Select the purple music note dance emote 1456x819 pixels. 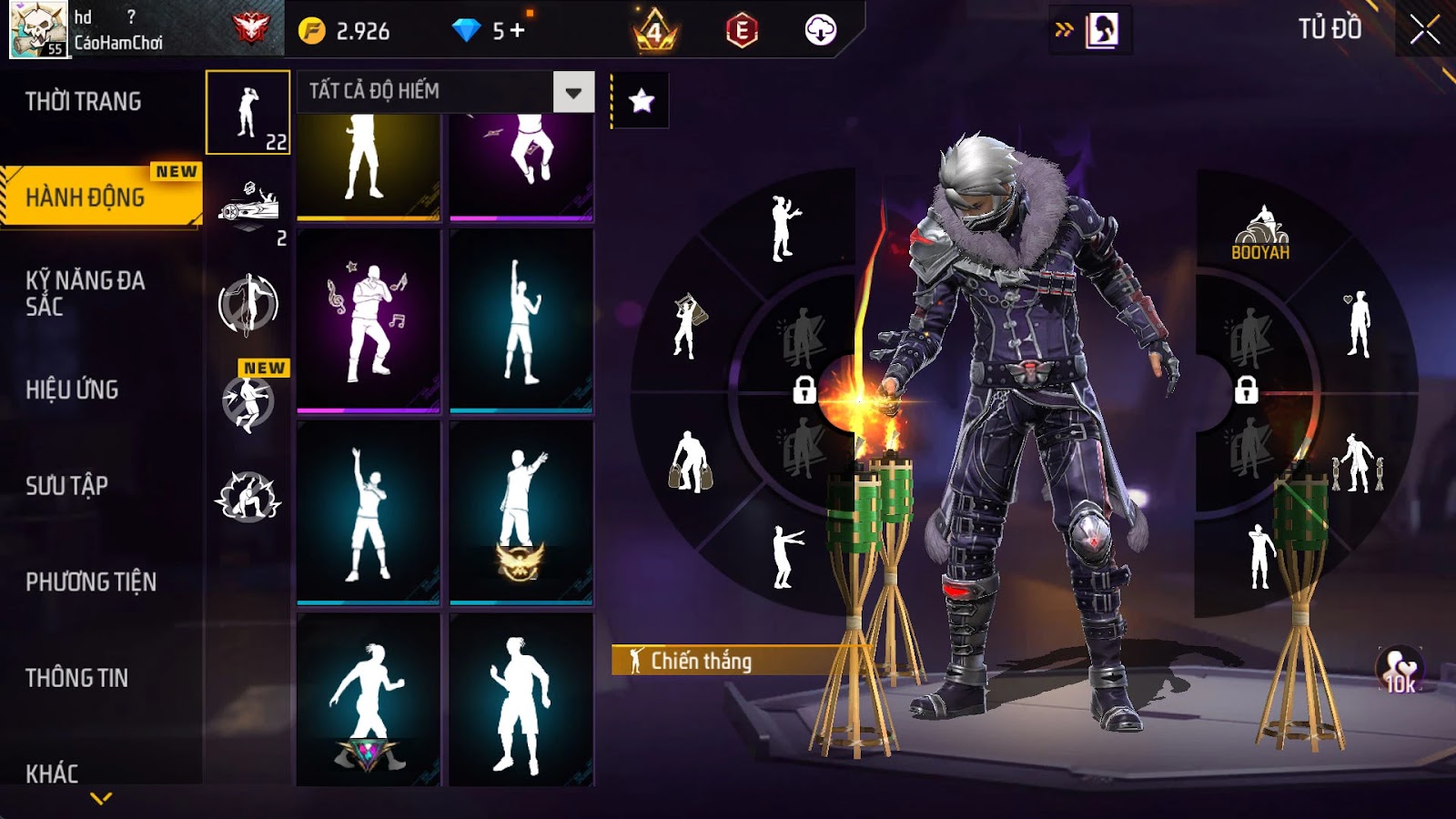pos(369,319)
